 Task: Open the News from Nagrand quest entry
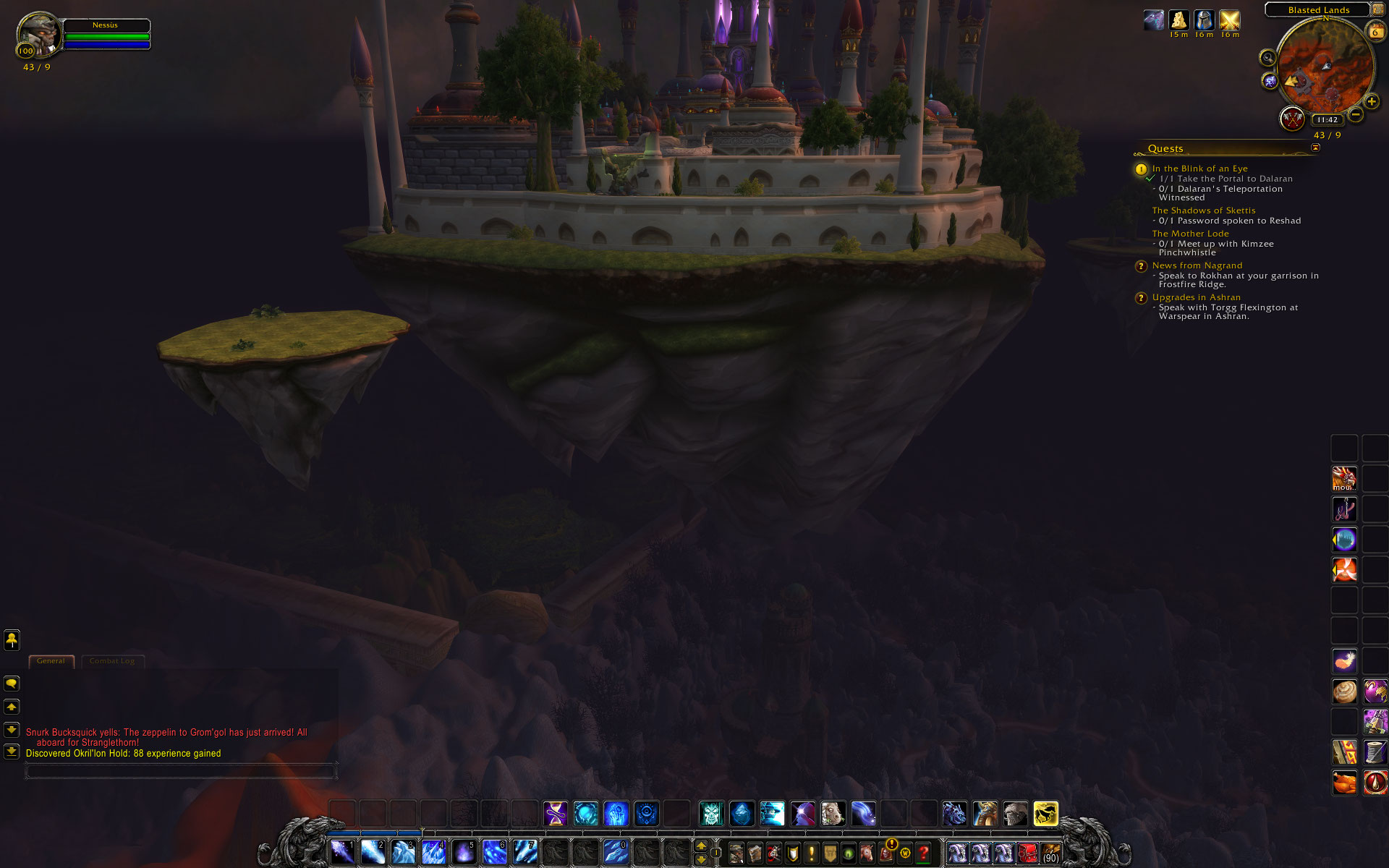coord(1197,265)
